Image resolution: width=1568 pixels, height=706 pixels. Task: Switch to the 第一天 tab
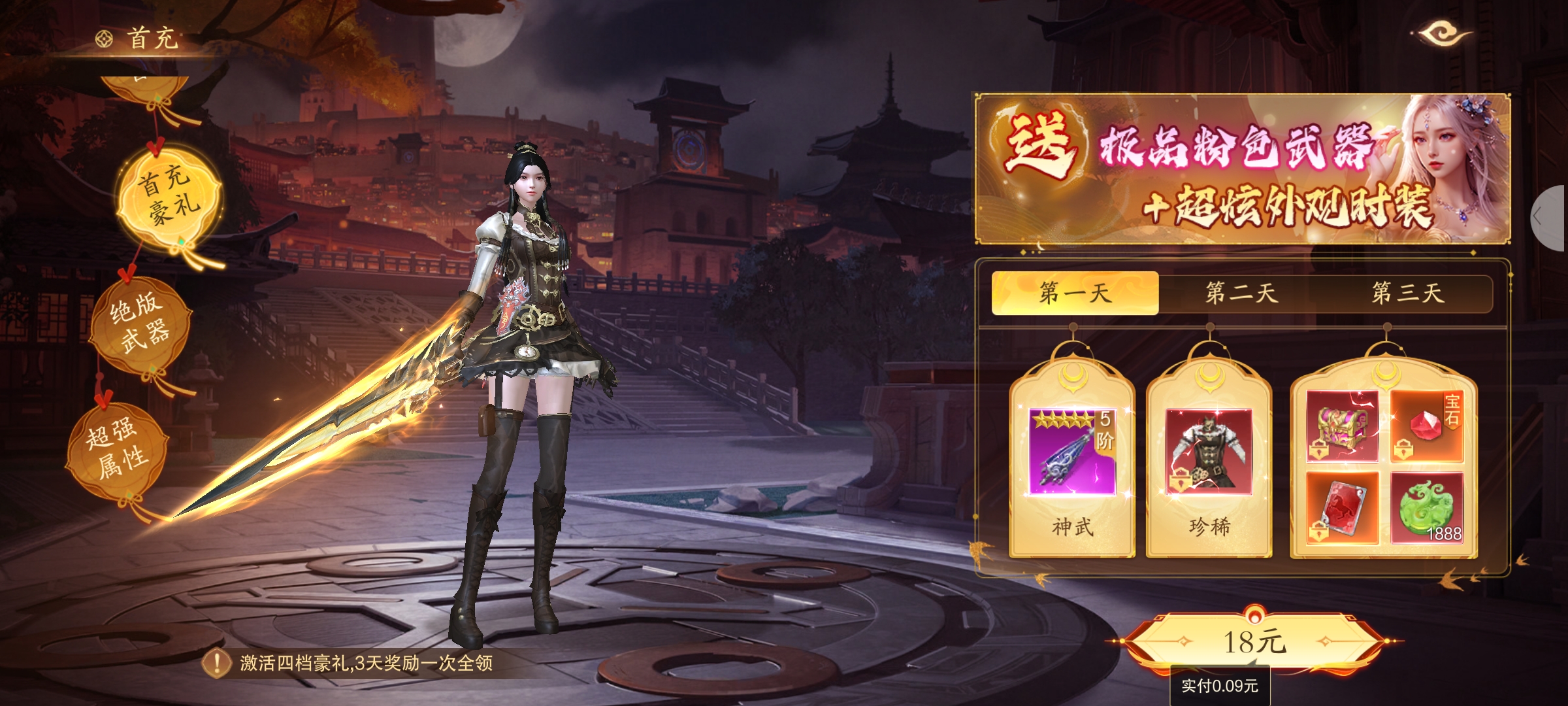coord(1075,293)
